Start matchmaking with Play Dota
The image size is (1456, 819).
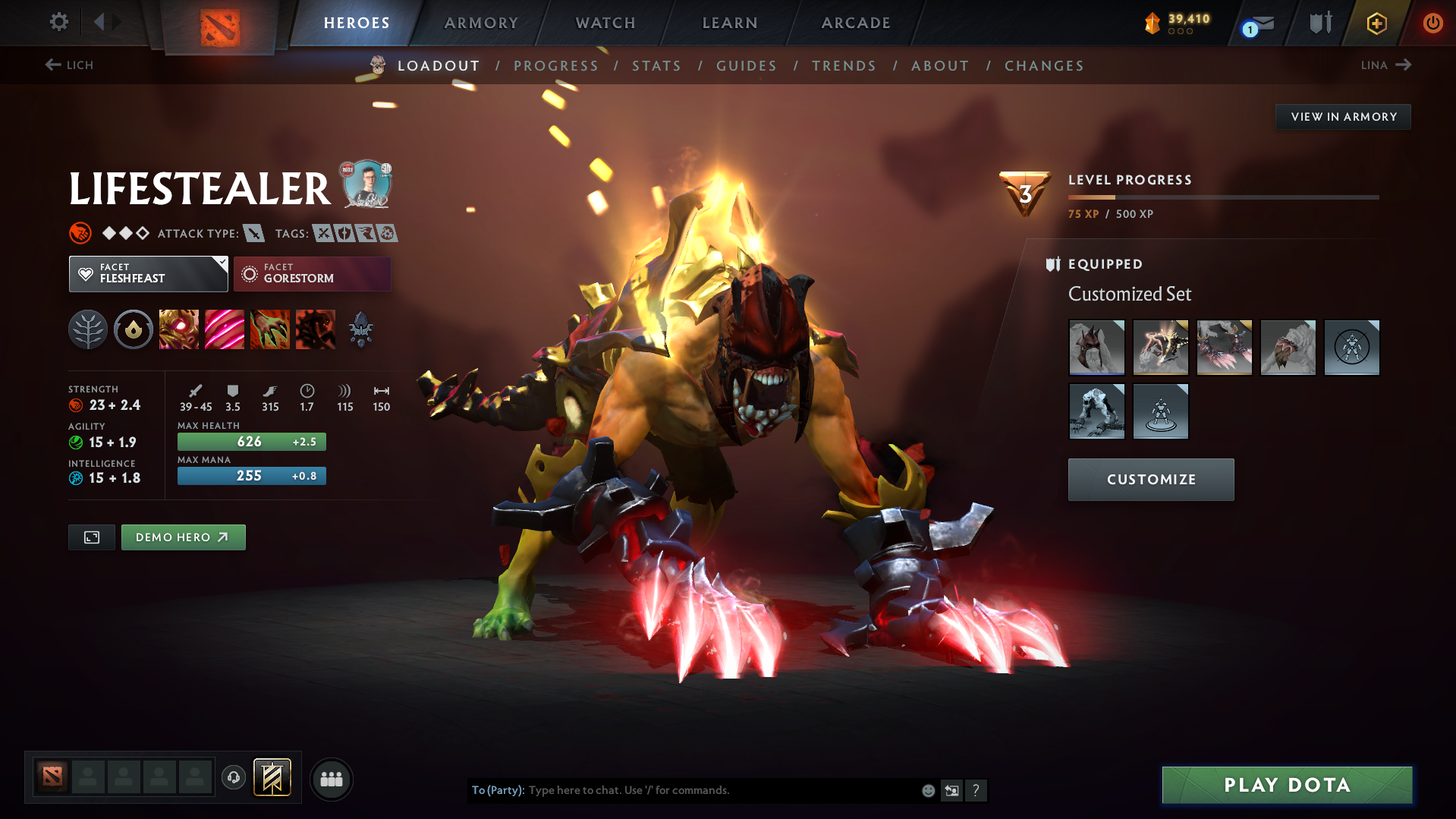point(1287,785)
